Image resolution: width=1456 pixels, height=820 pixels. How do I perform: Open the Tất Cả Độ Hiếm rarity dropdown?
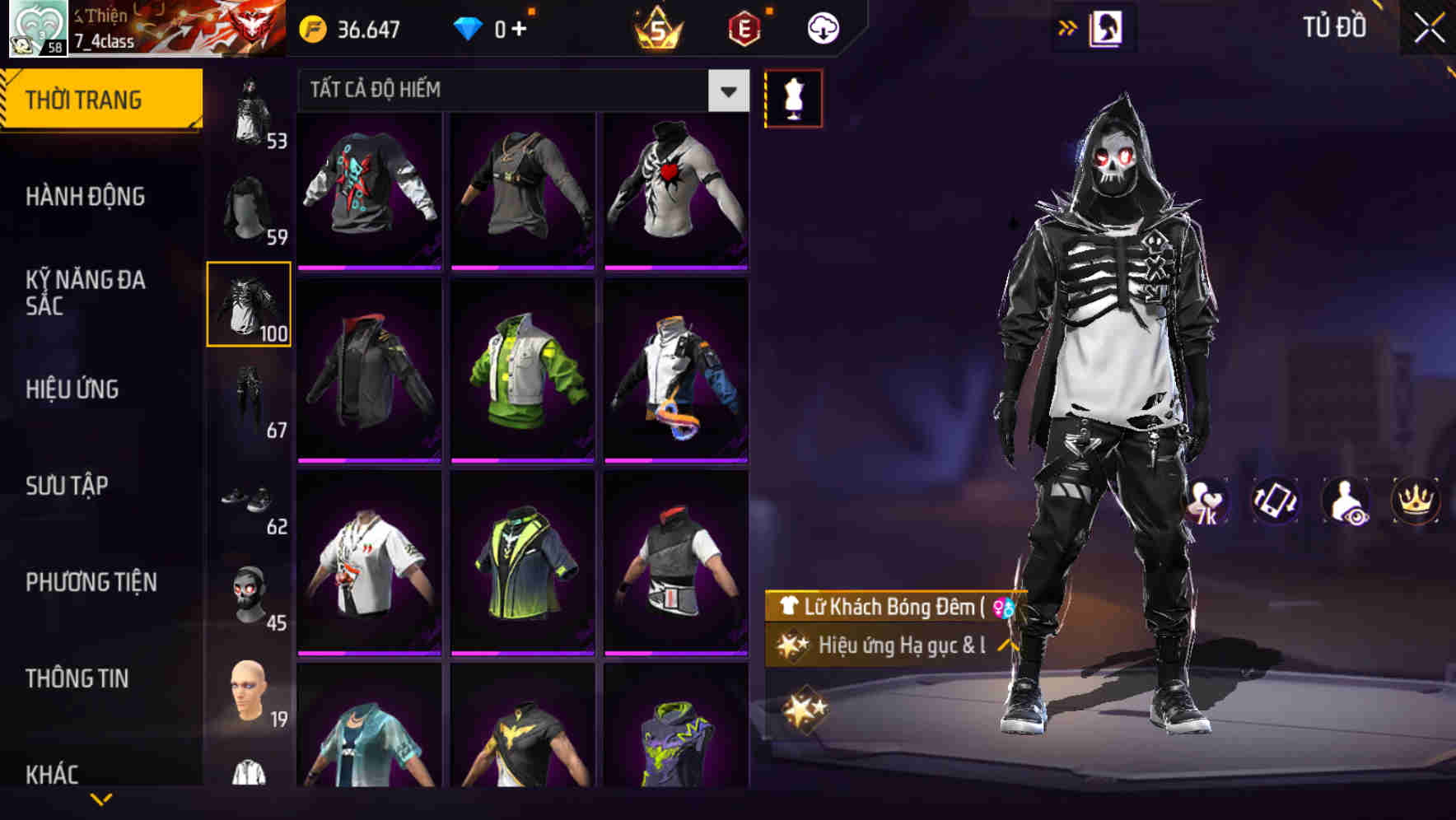click(x=519, y=91)
